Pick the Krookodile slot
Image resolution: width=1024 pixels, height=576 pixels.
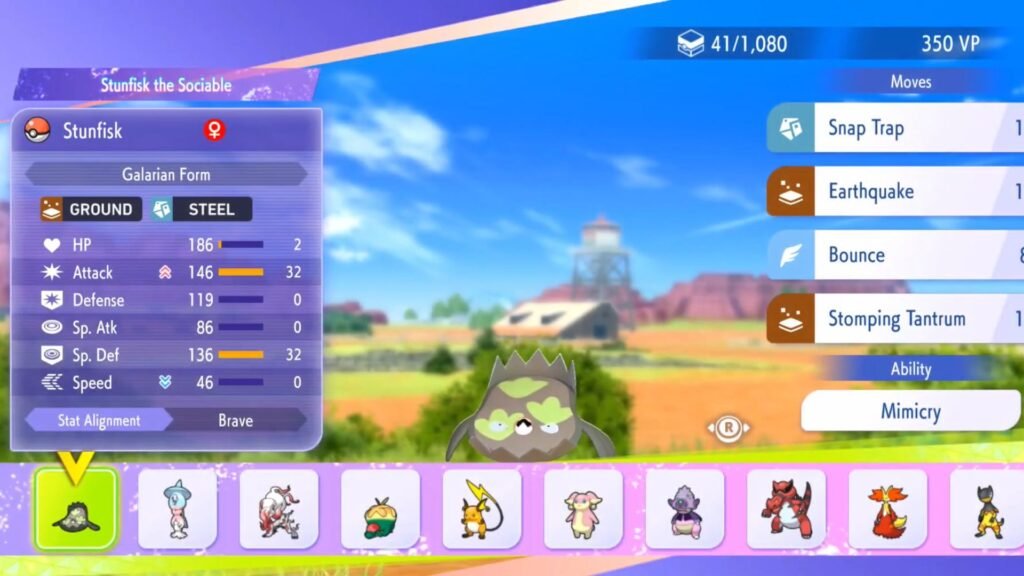[x=787, y=509]
